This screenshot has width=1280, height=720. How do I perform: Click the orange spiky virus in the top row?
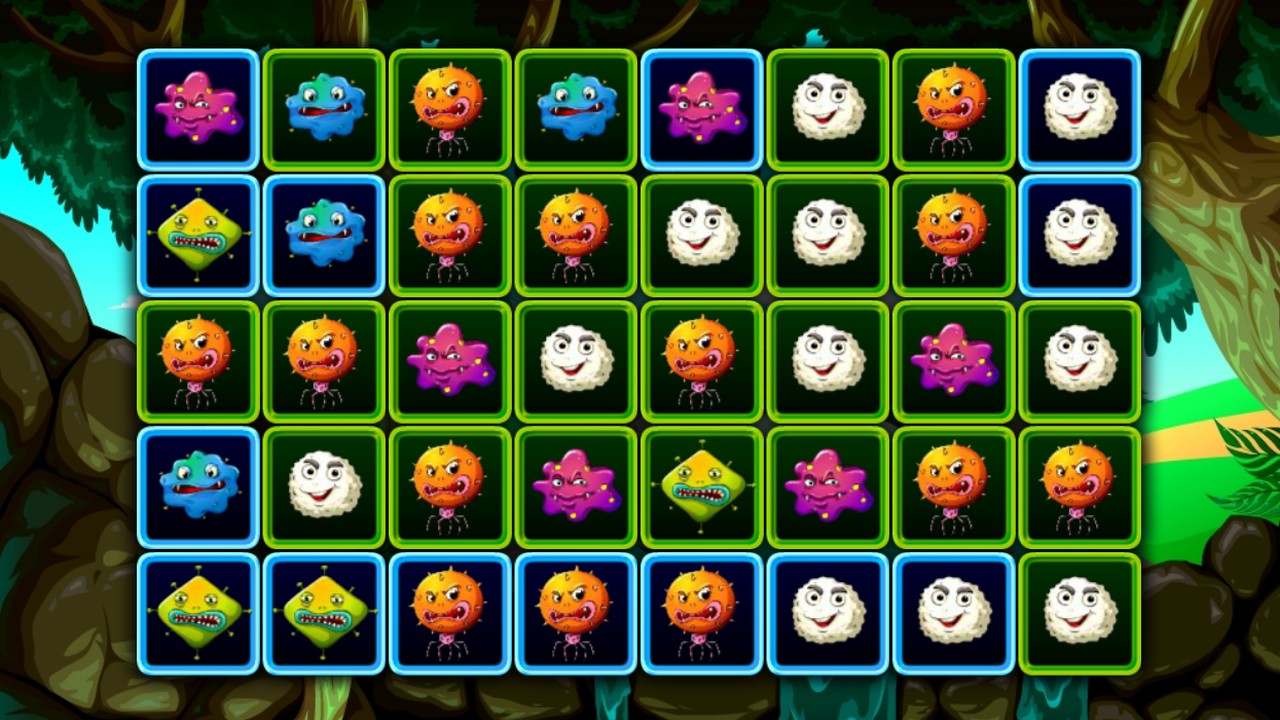[x=449, y=110]
